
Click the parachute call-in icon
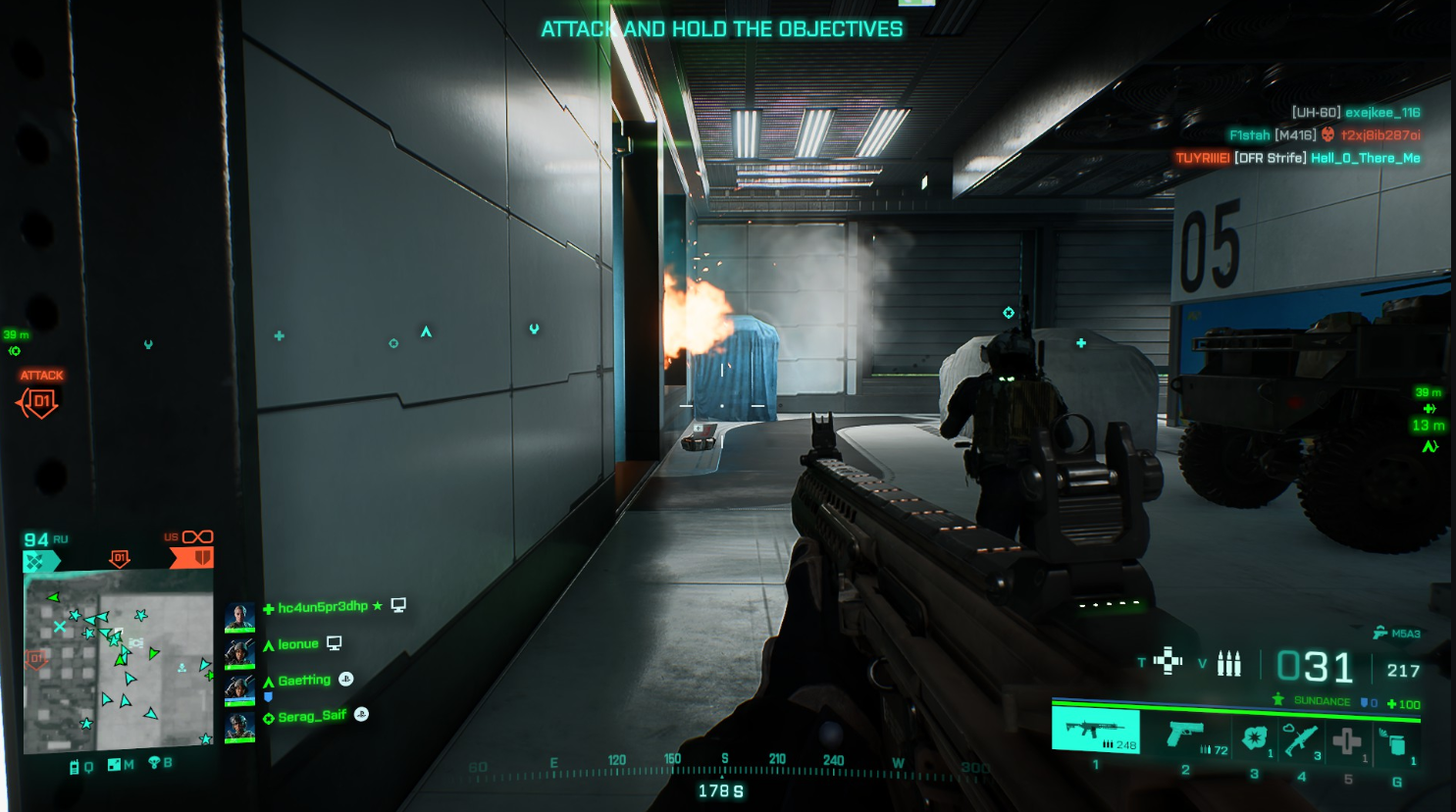[x=154, y=763]
